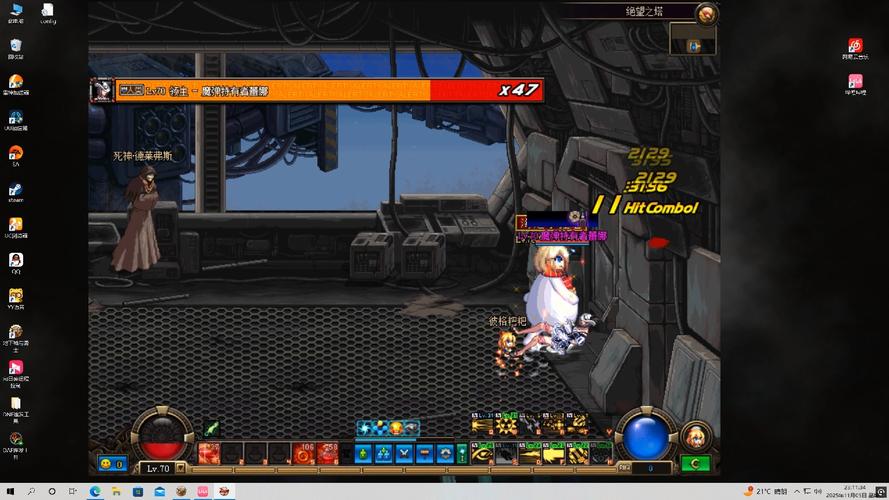Click the yellow smiley face indicator

tap(106, 464)
